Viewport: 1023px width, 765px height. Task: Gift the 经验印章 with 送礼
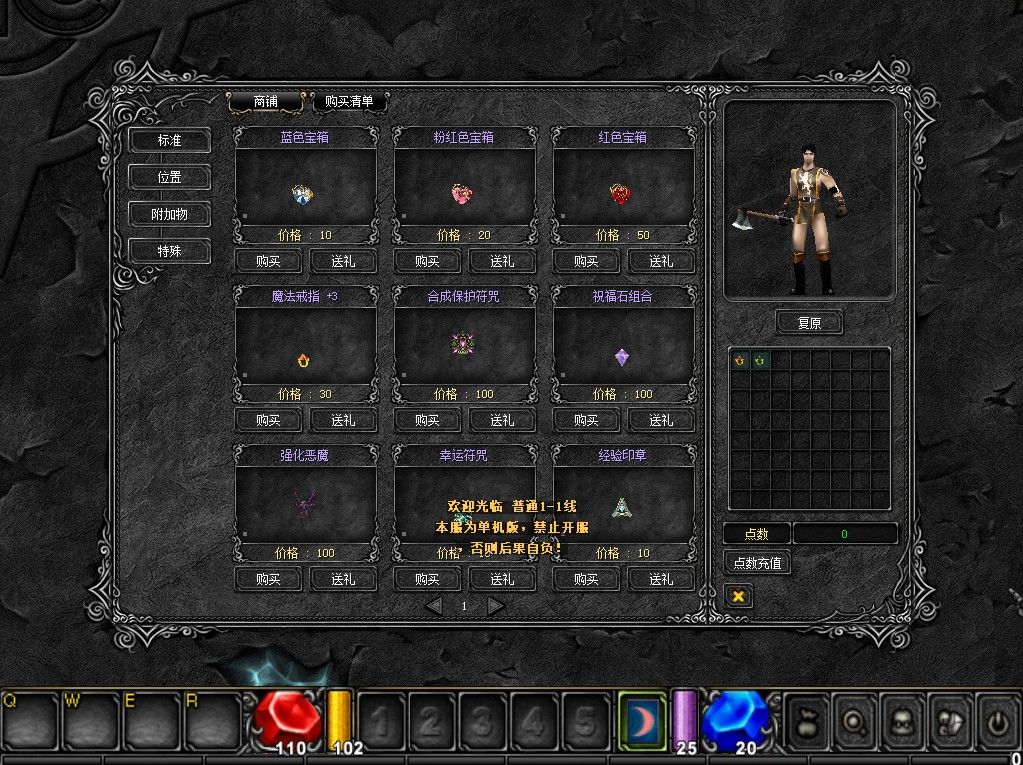point(661,579)
